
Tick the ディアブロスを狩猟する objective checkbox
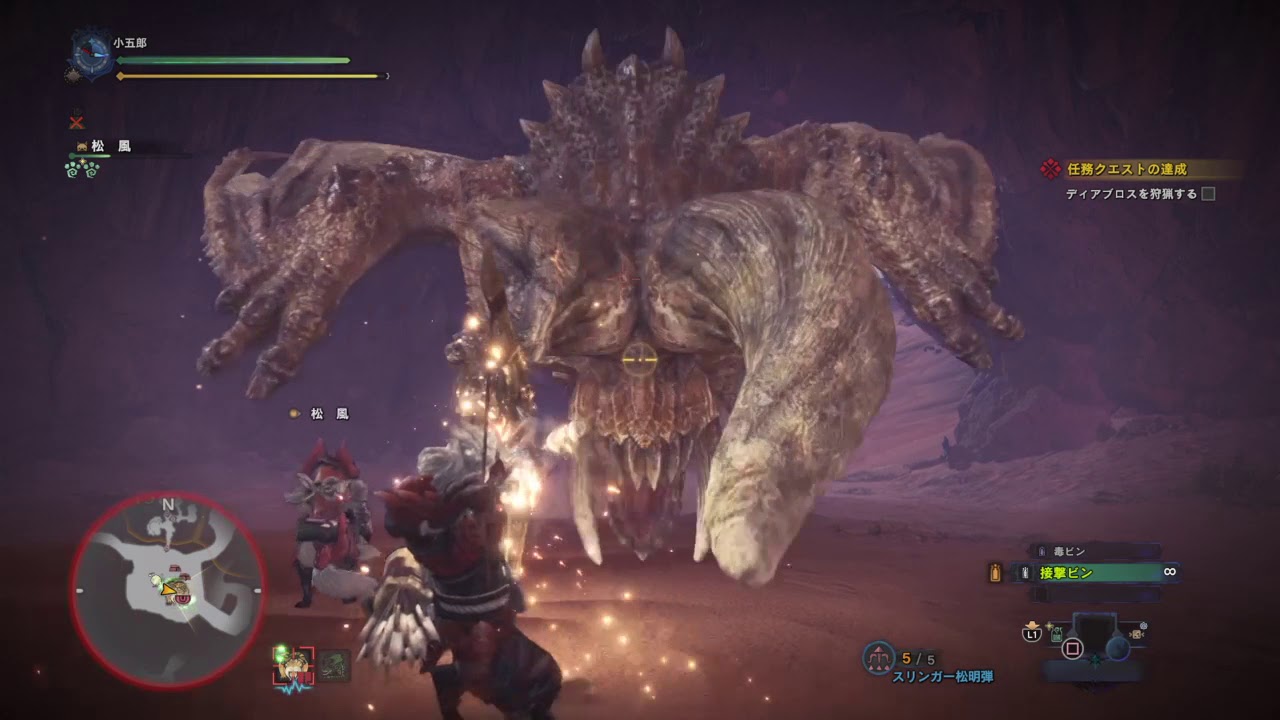coord(1208,194)
